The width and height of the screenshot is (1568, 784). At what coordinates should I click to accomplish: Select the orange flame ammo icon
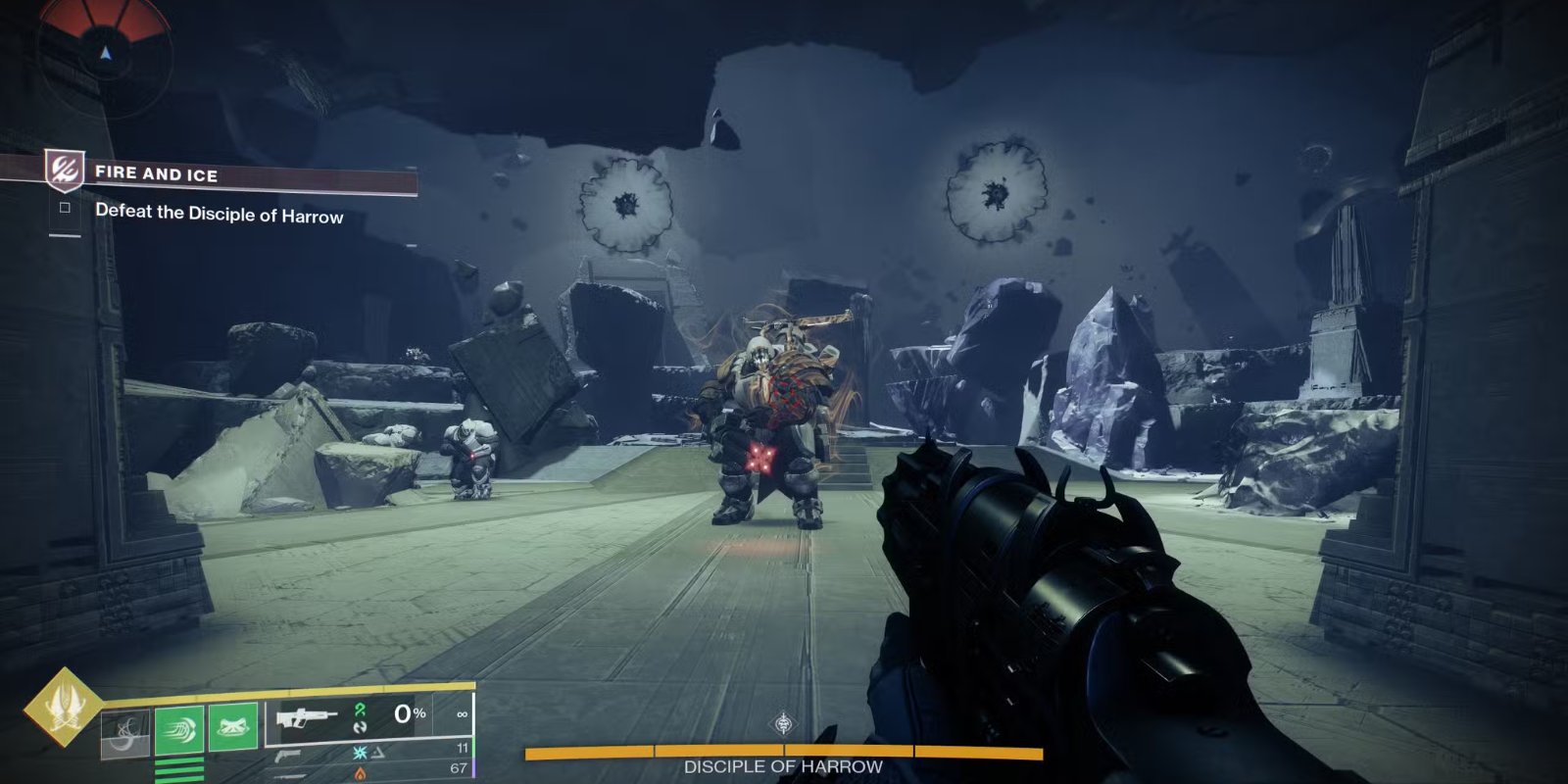pos(358,771)
